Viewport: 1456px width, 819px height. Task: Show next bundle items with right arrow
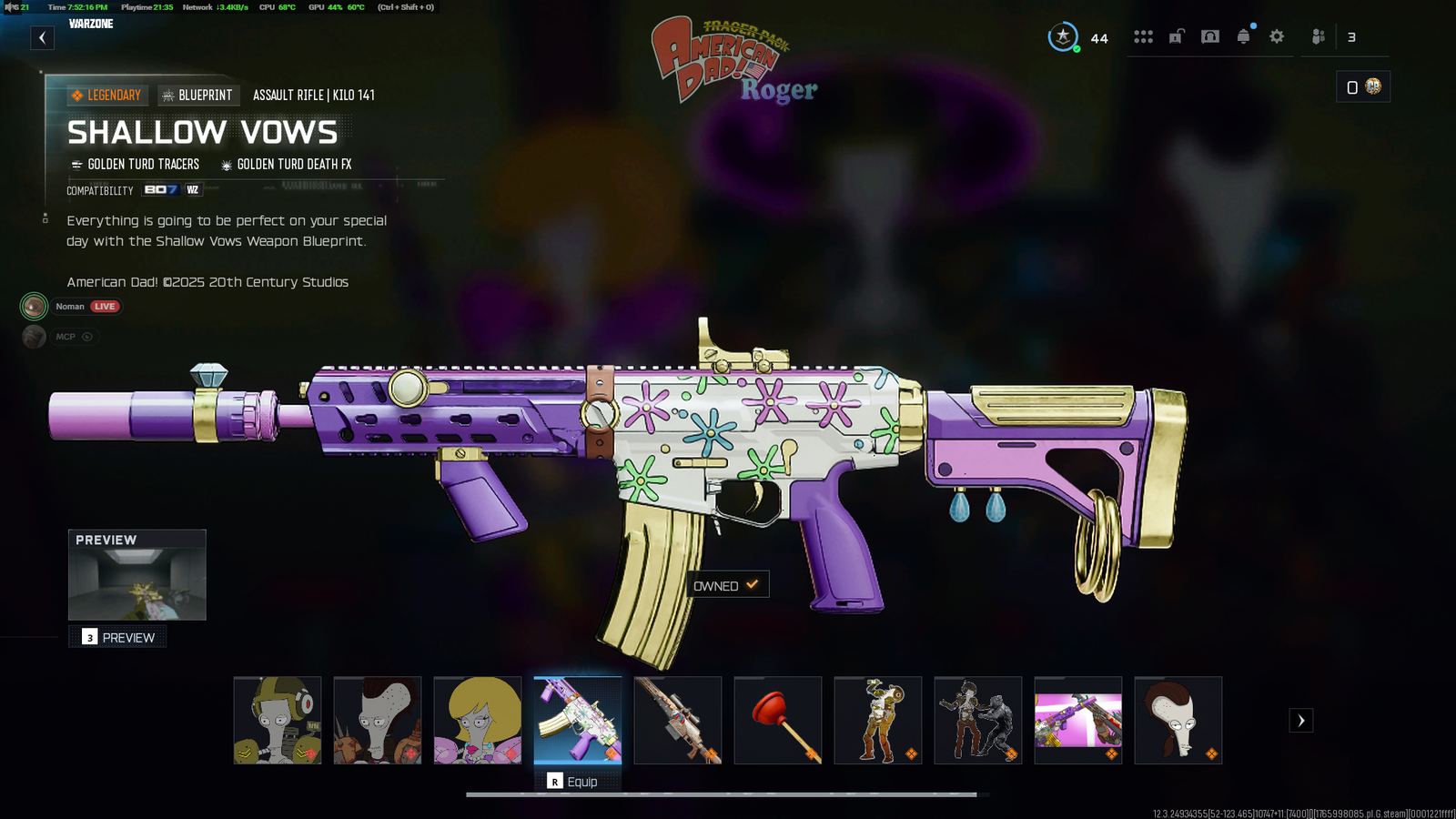(1301, 721)
